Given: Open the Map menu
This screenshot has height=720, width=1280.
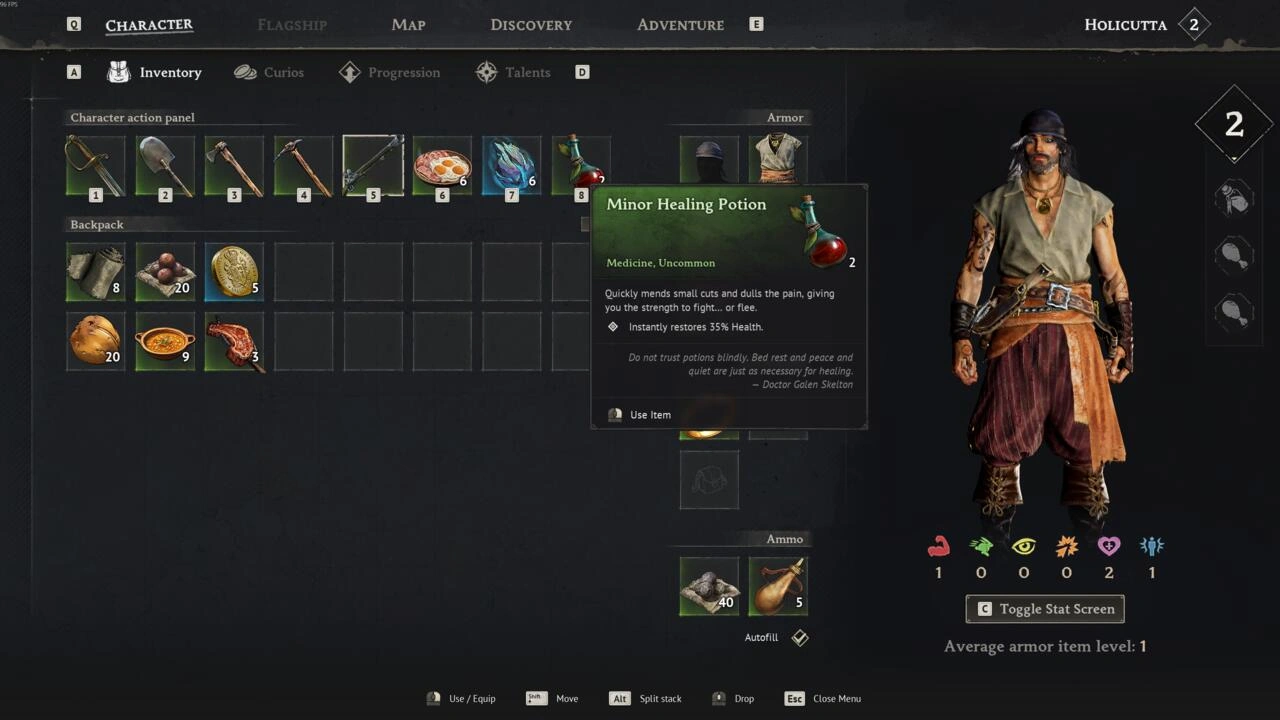Looking at the screenshot, I should (x=408, y=25).
